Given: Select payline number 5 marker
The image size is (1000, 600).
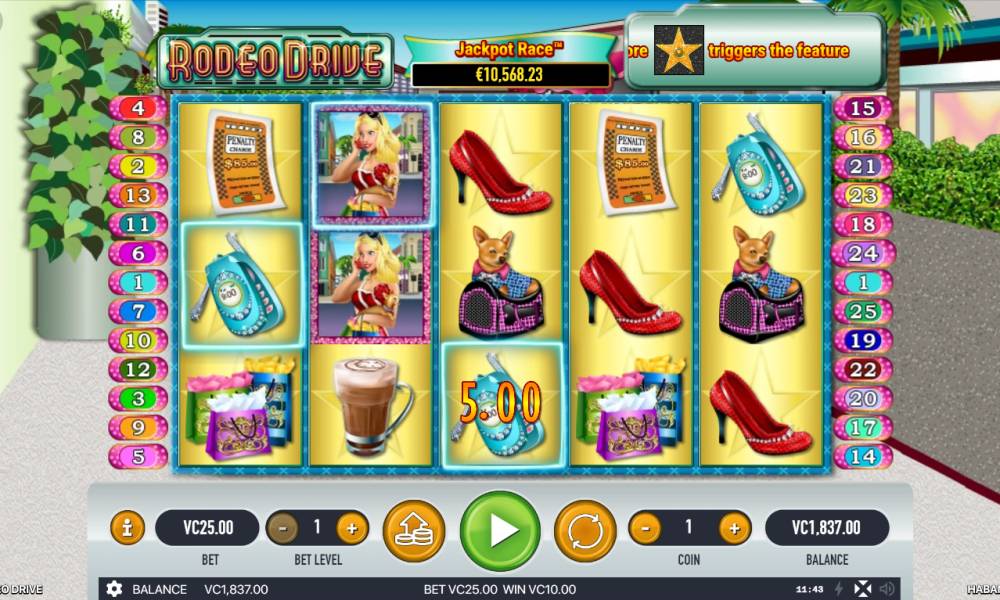Looking at the screenshot, I should pyautogui.click(x=137, y=457).
